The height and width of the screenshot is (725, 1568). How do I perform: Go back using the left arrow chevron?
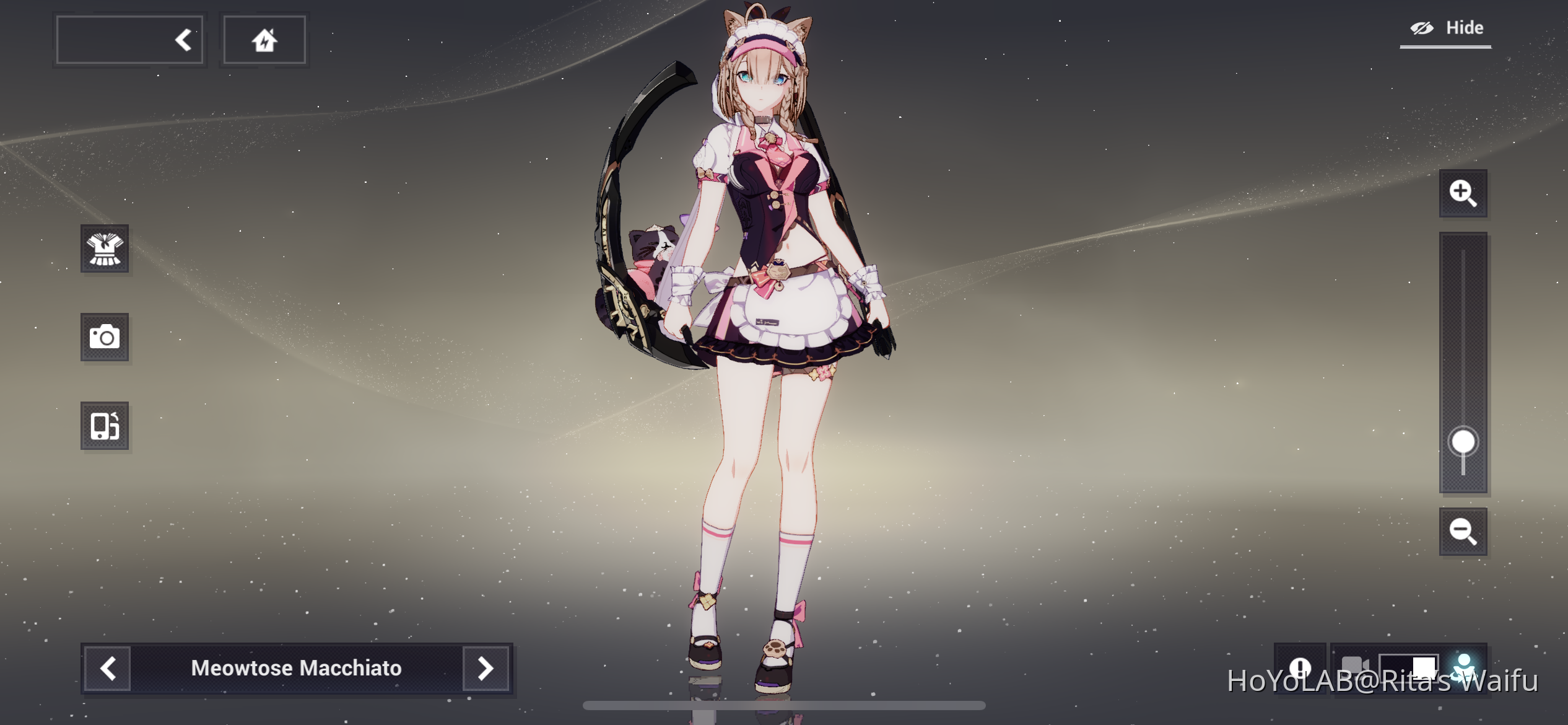tap(182, 39)
